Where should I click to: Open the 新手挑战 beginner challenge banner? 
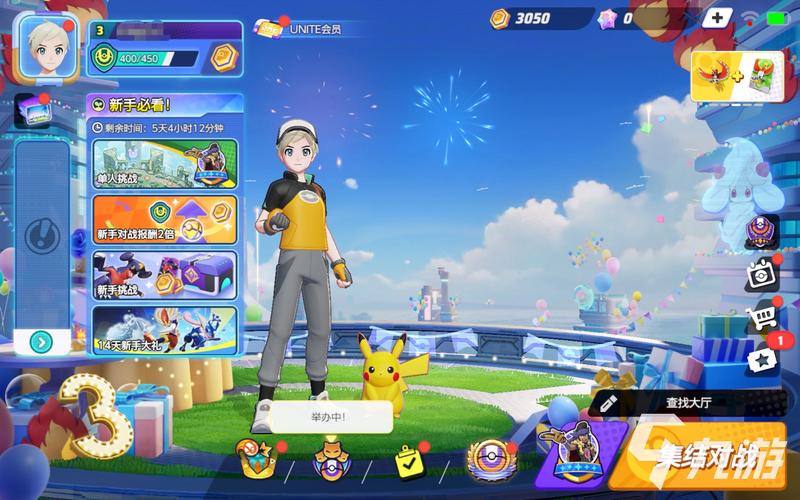[165, 275]
